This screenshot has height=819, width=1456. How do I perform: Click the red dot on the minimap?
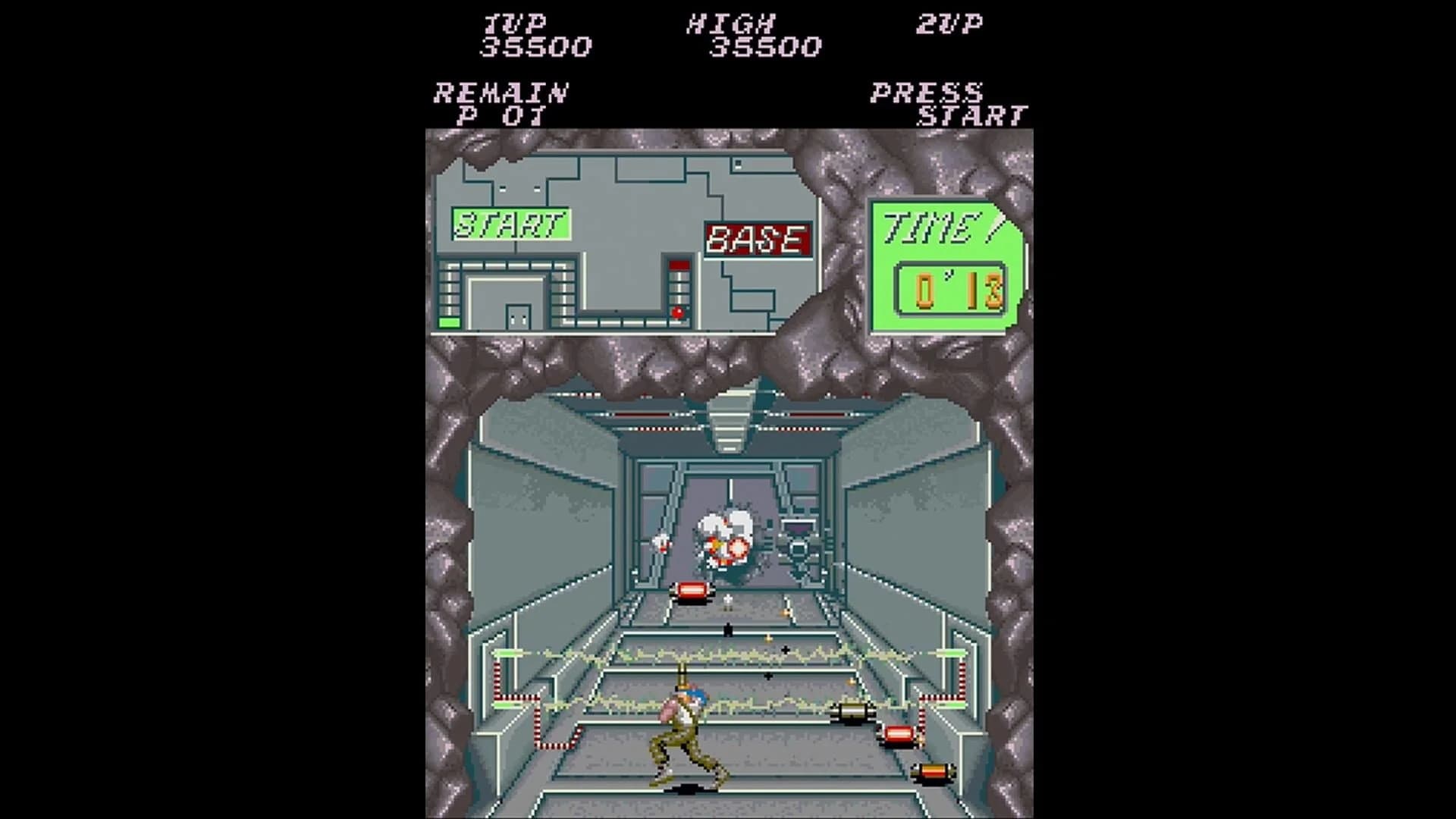coord(677,311)
